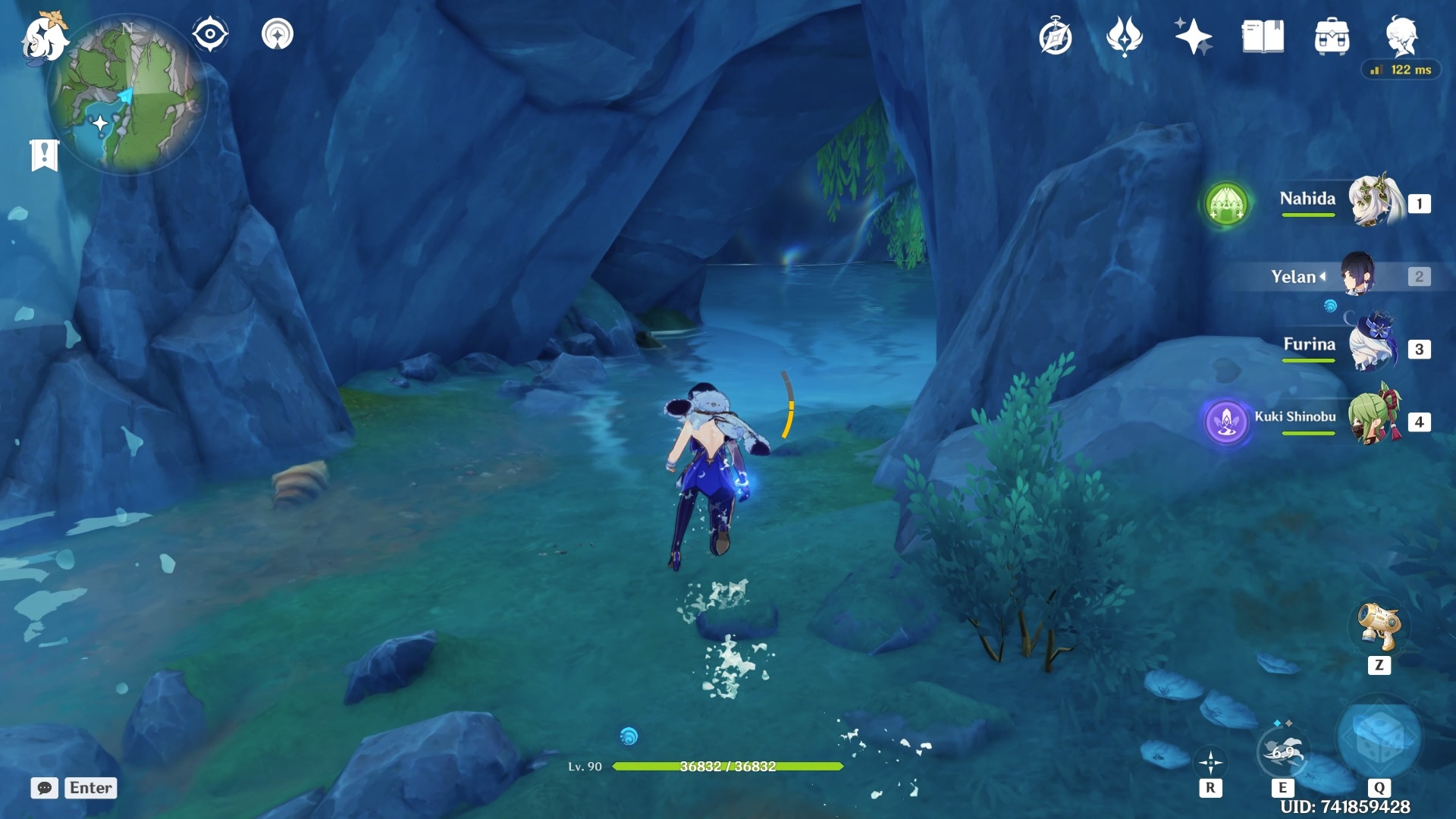This screenshot has height=819, width=1456.
Task: Open the chat speech bubble
Action: click(x=44, y=788)
